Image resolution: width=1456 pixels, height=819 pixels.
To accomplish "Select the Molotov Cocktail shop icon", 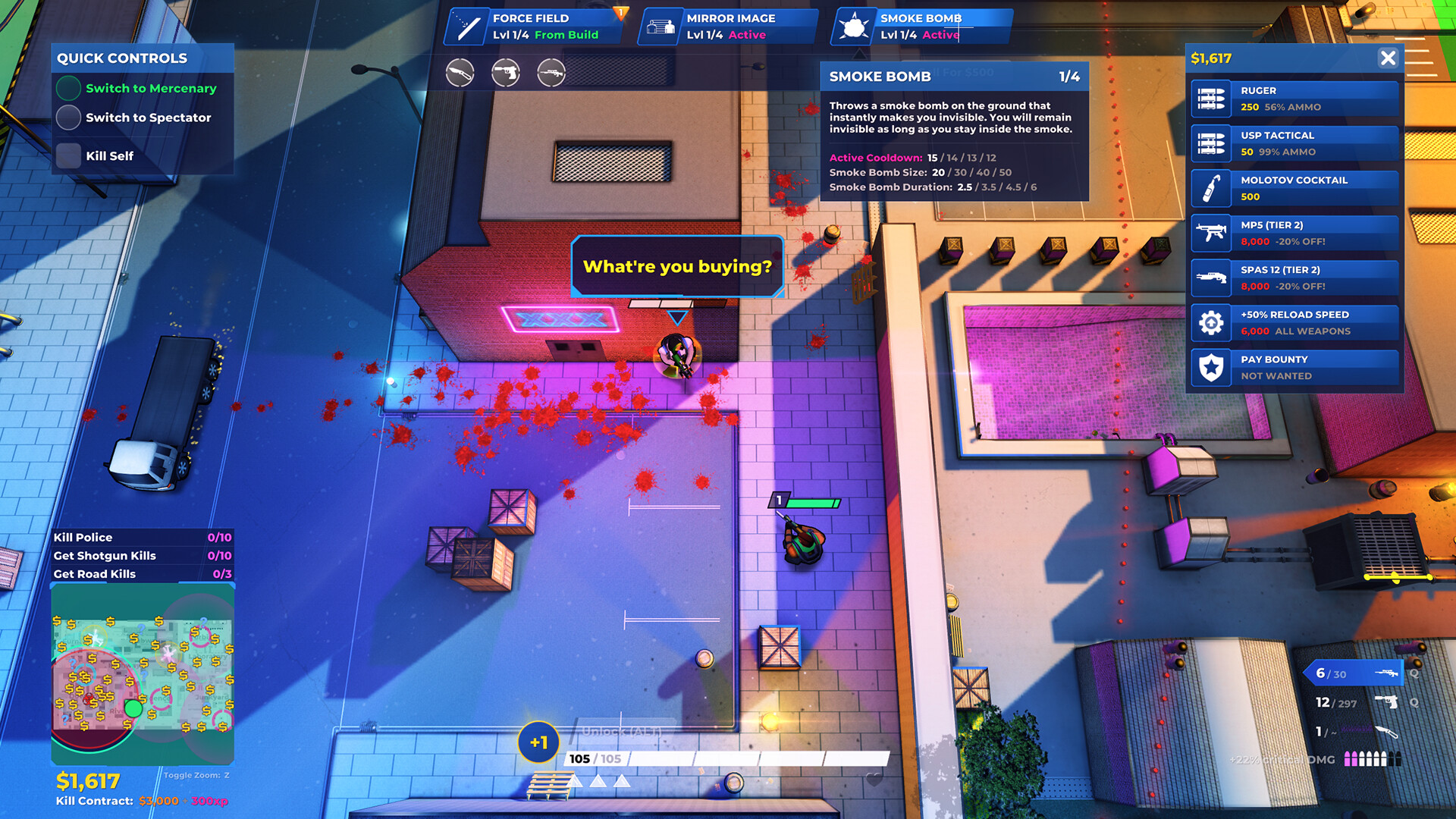I will tap(1212, 188).
